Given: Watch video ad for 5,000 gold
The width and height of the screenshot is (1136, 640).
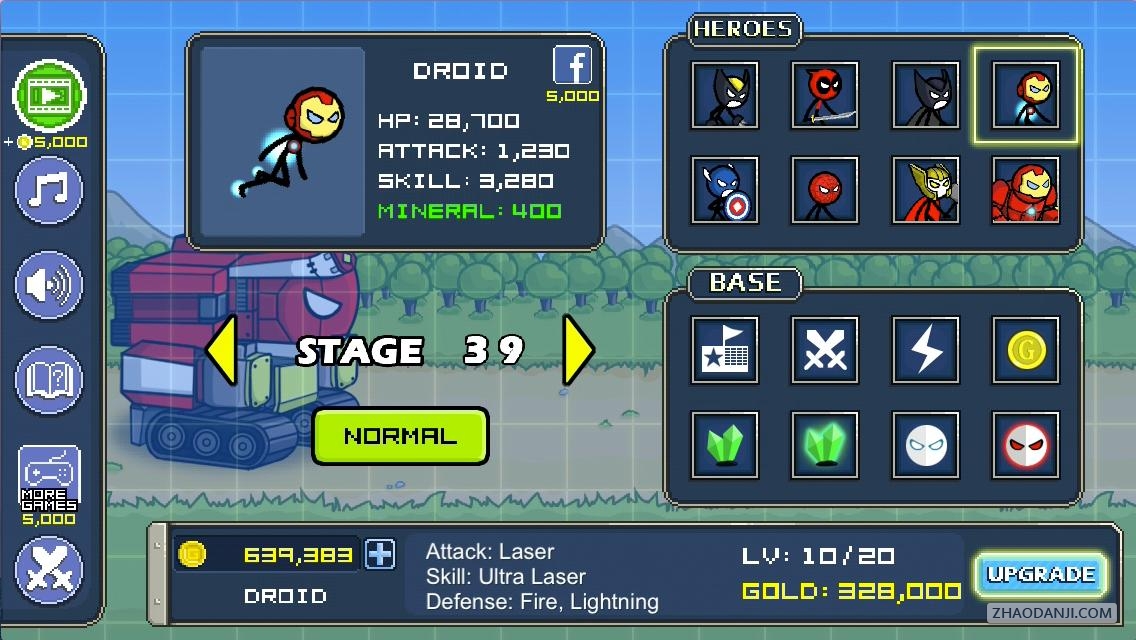Looking at the screenshot, I should 49,96.
